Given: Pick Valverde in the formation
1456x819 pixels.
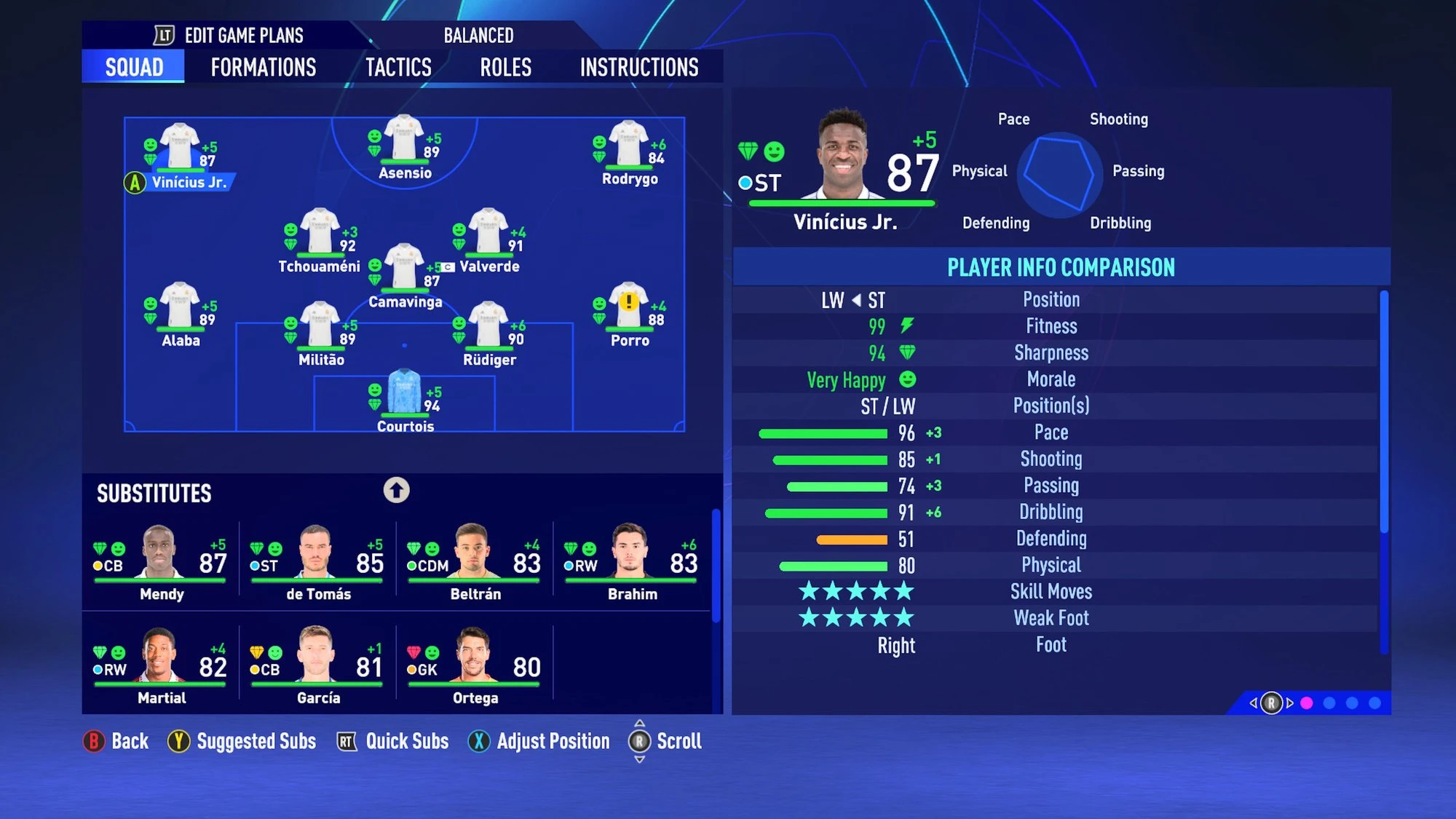Looking at the screenshot, I should 488,233.
